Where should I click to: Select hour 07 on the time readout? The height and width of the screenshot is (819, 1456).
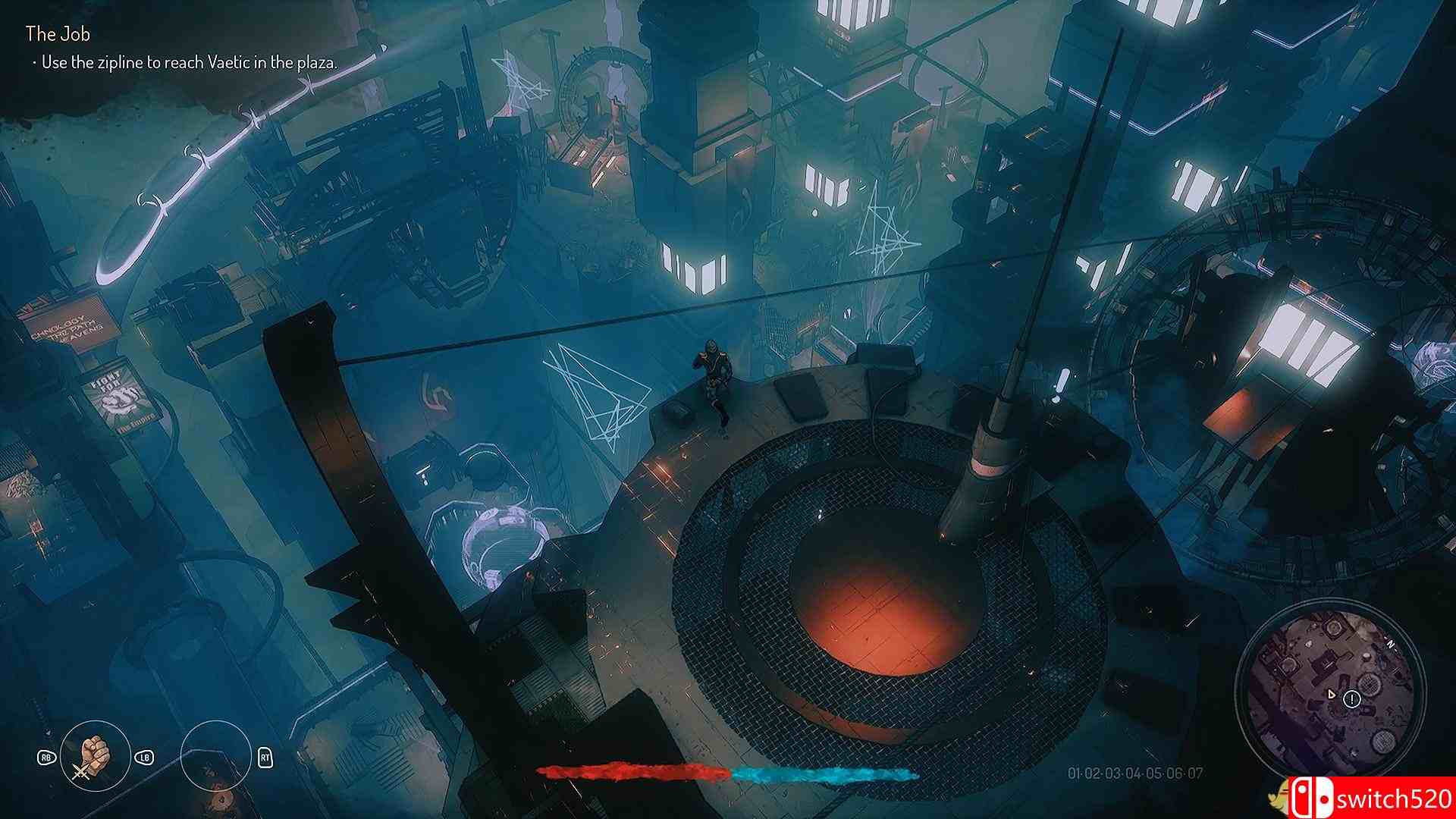(x=1198, y=771)
